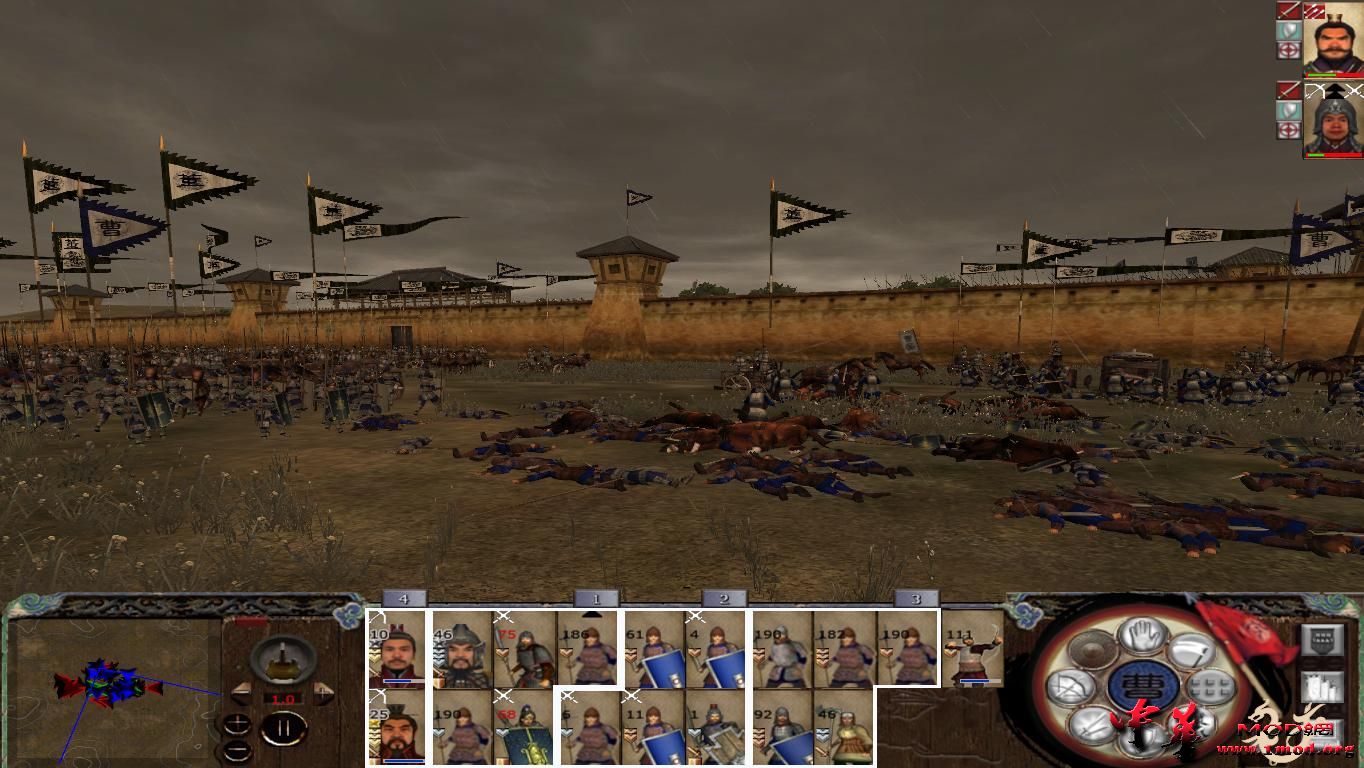This screenshot has height=768, width=1364.
Task: Pause the battle with the pause button
Action: tap(284, 728)
